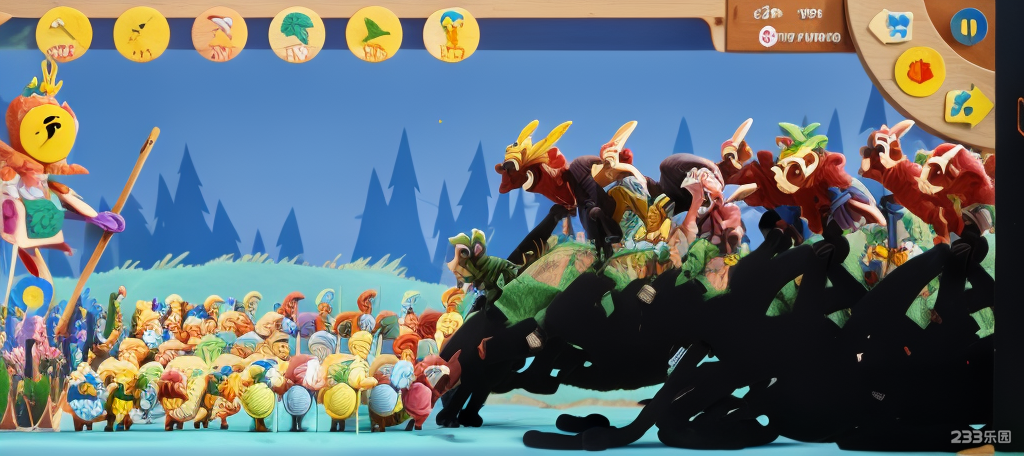This screenshot has width=1024, height=456.
Task: Select the green witch hat unit token
Action: (374, 34)
